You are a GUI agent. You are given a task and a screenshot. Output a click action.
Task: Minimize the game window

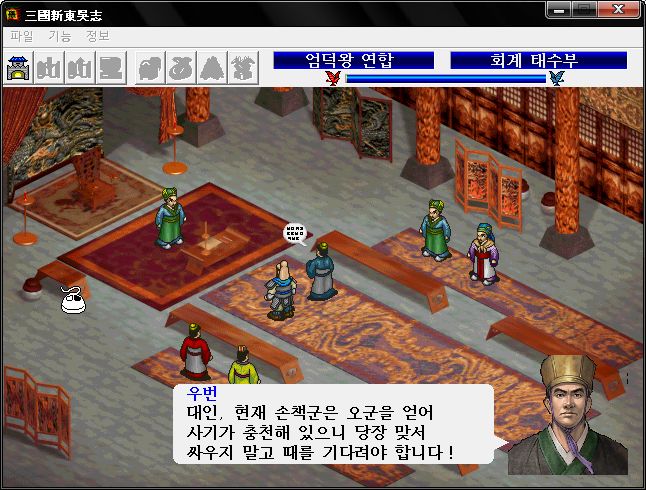pos(560,11)
